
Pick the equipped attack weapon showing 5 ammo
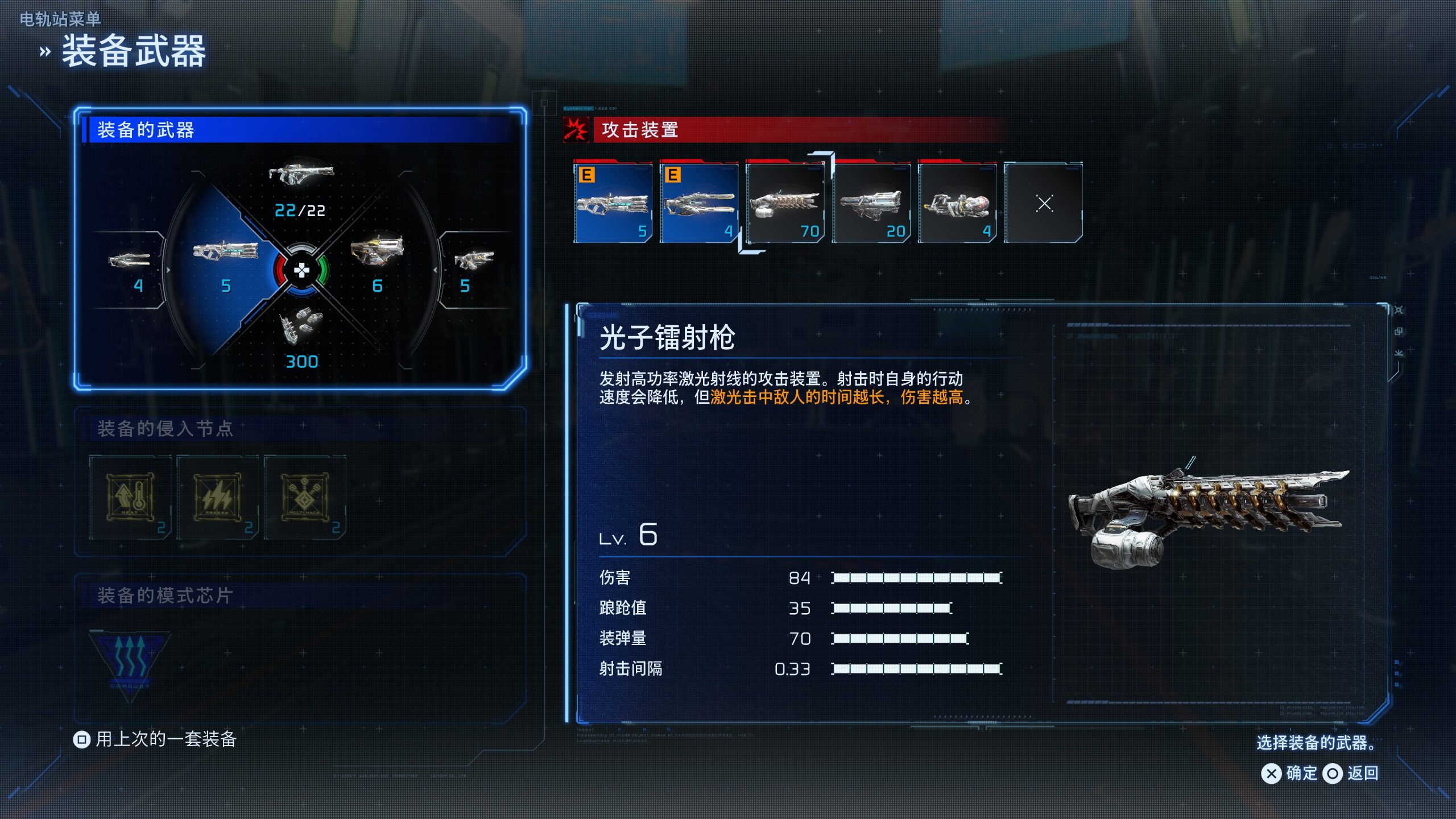point(613,203)
